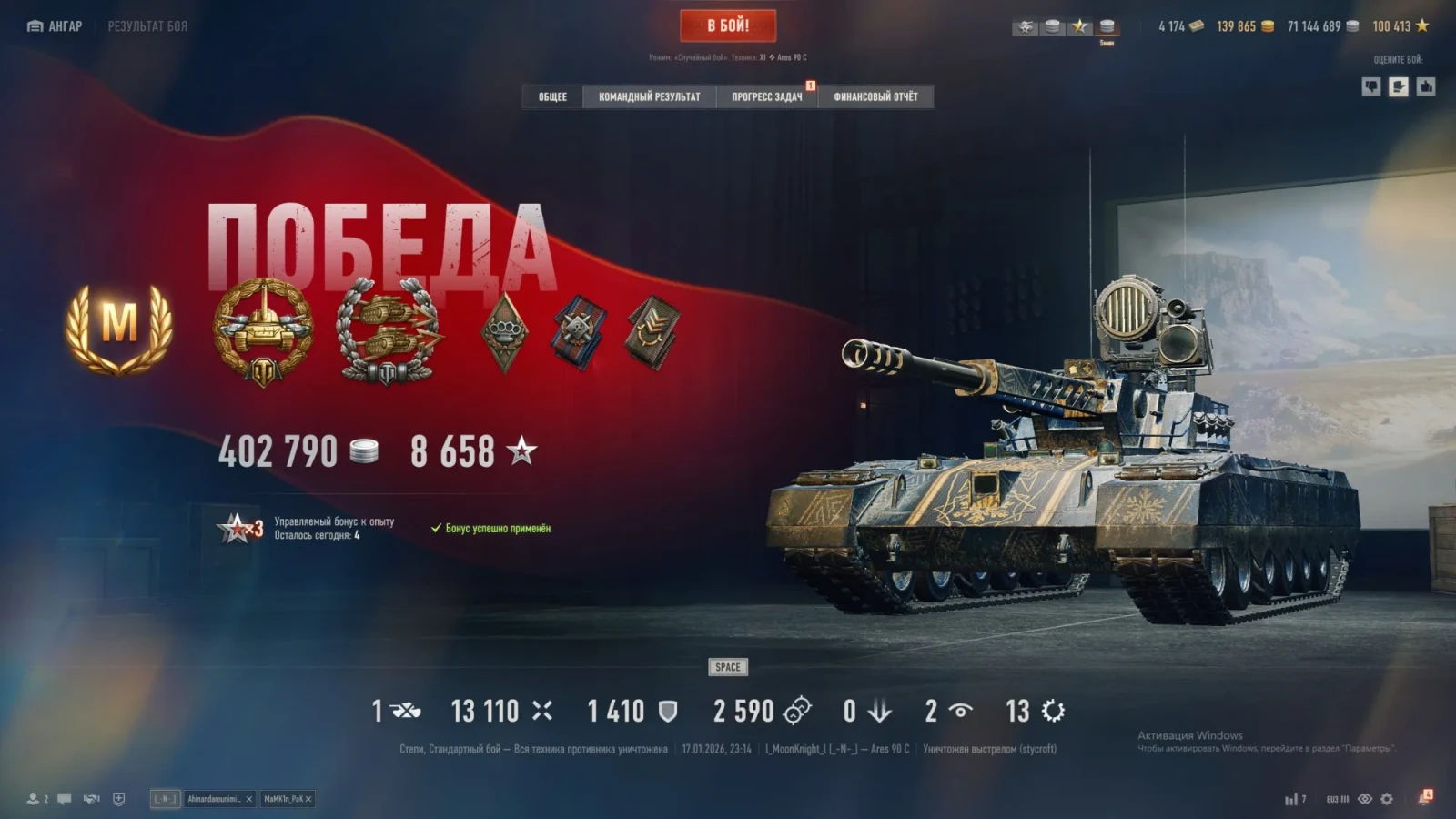Screen dimensions: 1456x819
Task: Click the free experience star balance
Action: point(1400,26)
